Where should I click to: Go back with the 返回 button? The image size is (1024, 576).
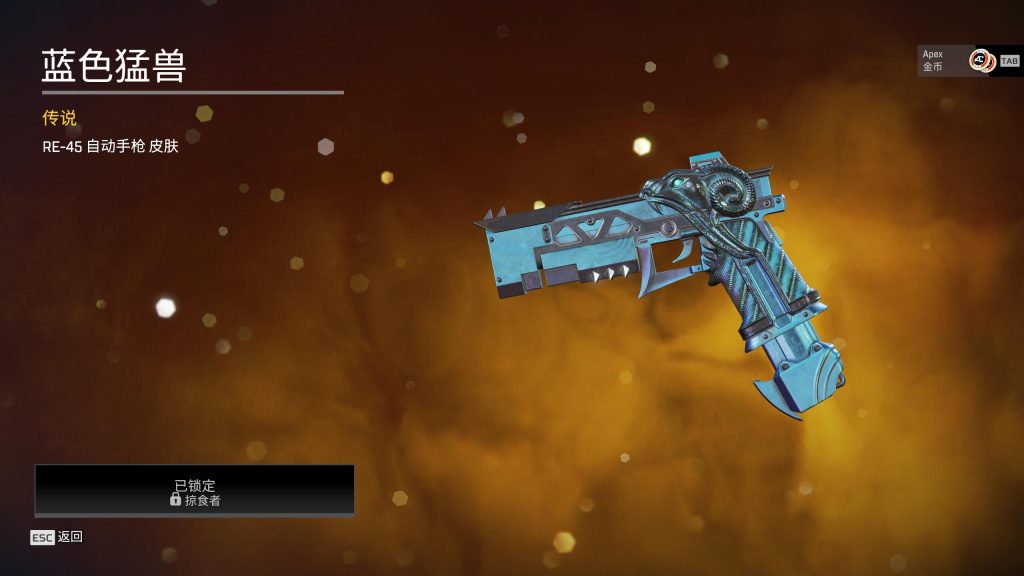point(57,537)
